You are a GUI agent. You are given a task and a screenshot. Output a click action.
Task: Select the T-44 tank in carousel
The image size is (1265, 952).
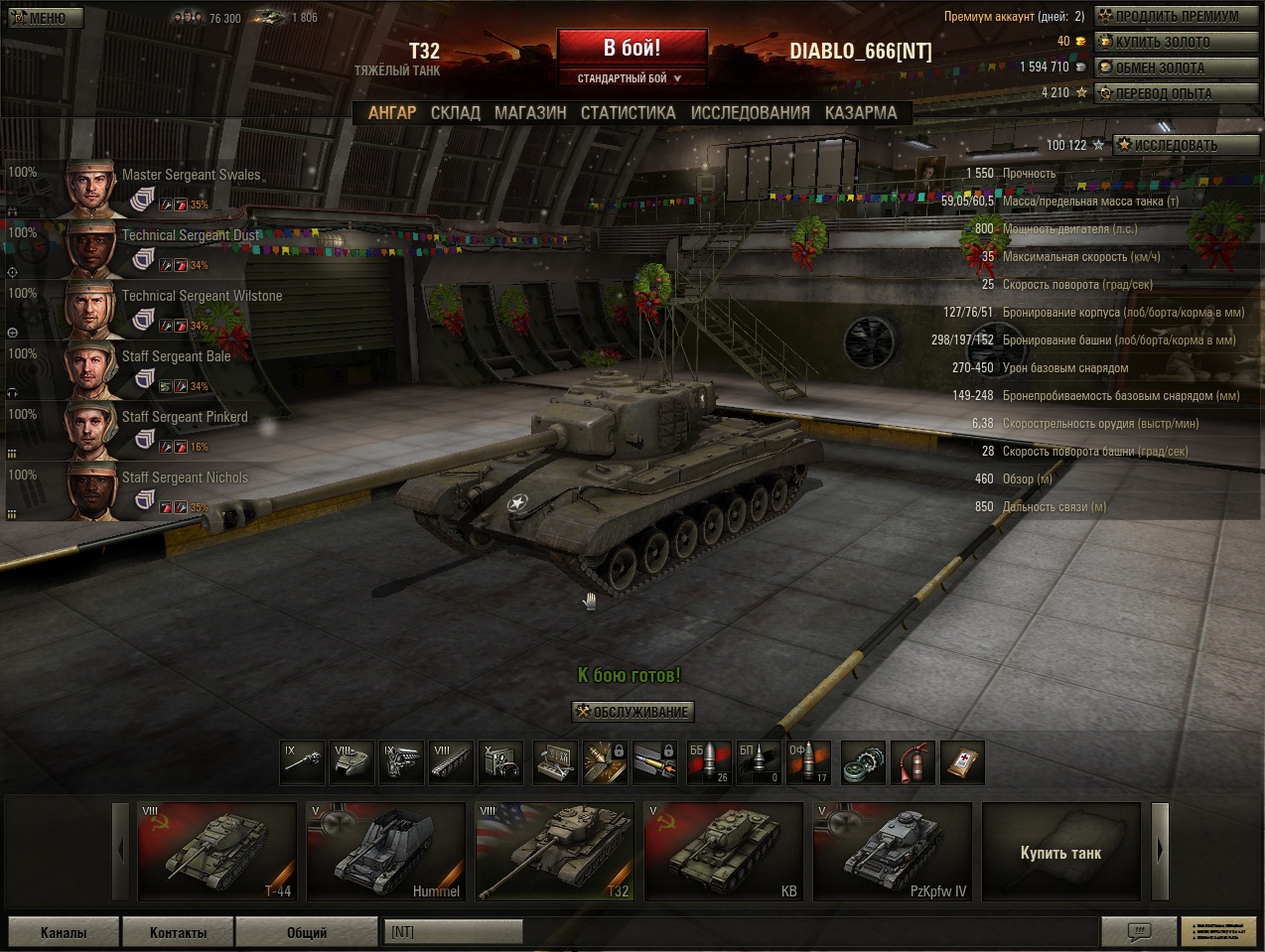[x=217, y=852]
